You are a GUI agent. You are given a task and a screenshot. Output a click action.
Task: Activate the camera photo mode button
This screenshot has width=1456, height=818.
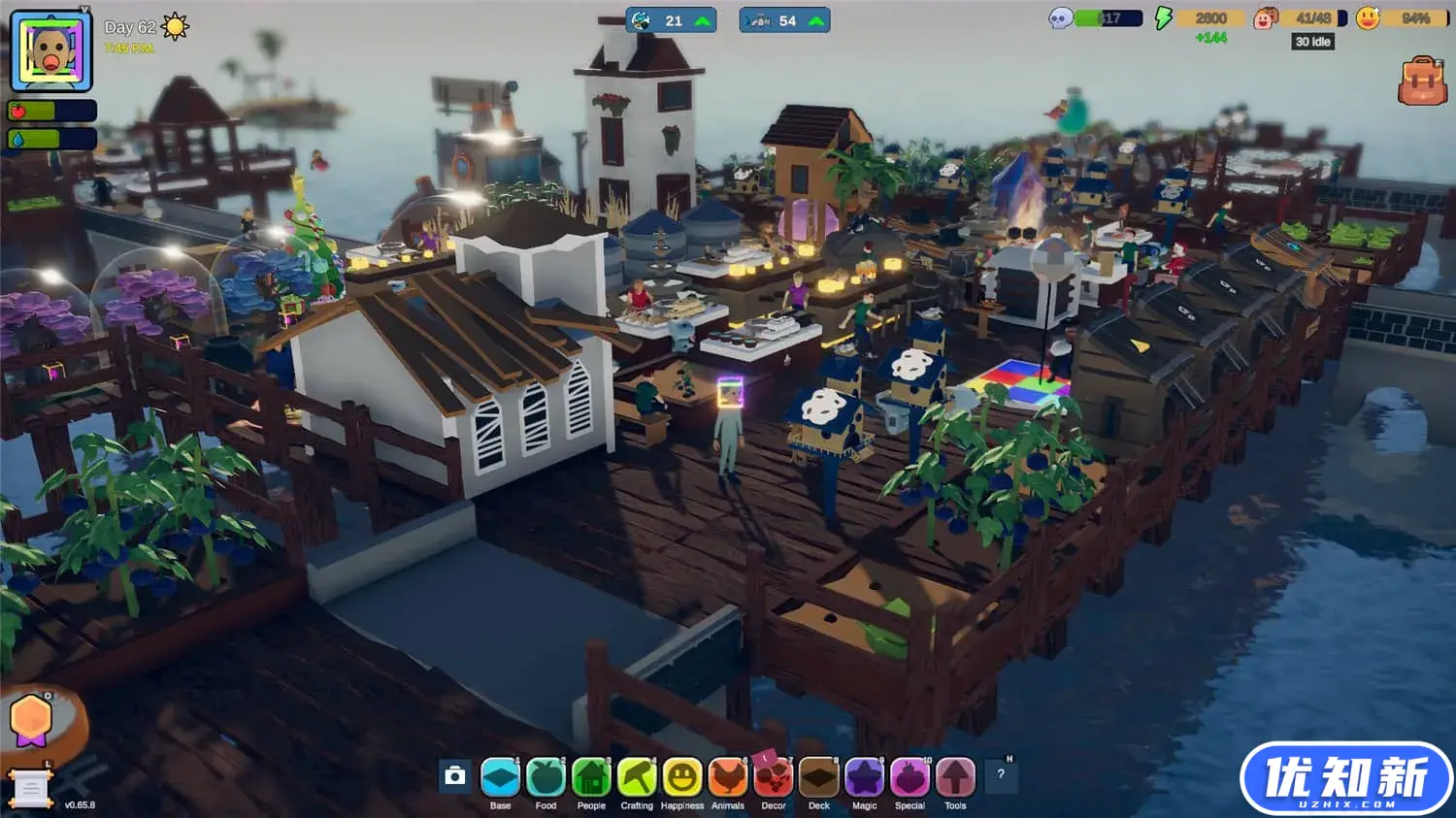(455, 775)
